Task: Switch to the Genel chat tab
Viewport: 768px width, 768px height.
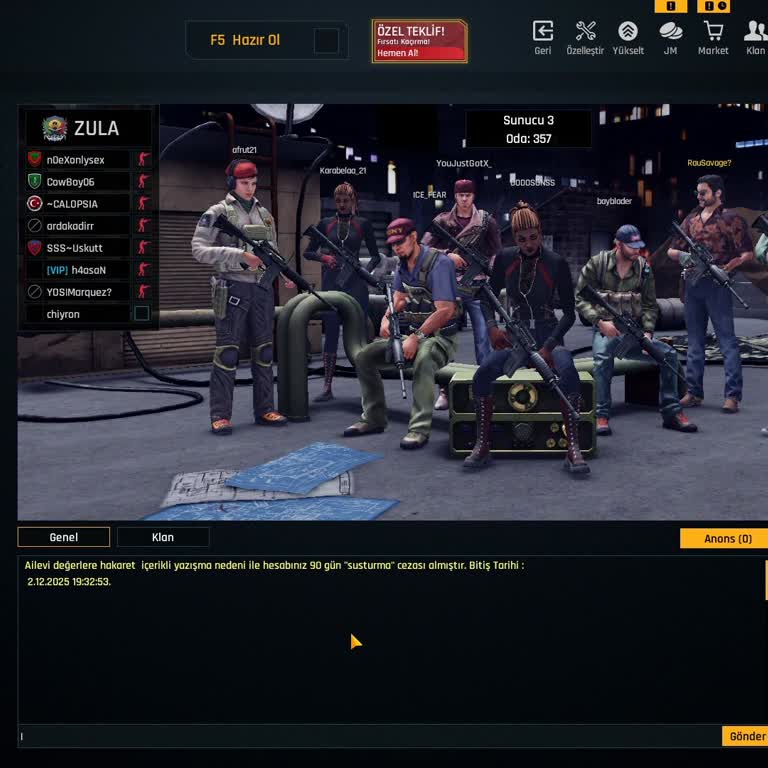Action: point(64,537)
